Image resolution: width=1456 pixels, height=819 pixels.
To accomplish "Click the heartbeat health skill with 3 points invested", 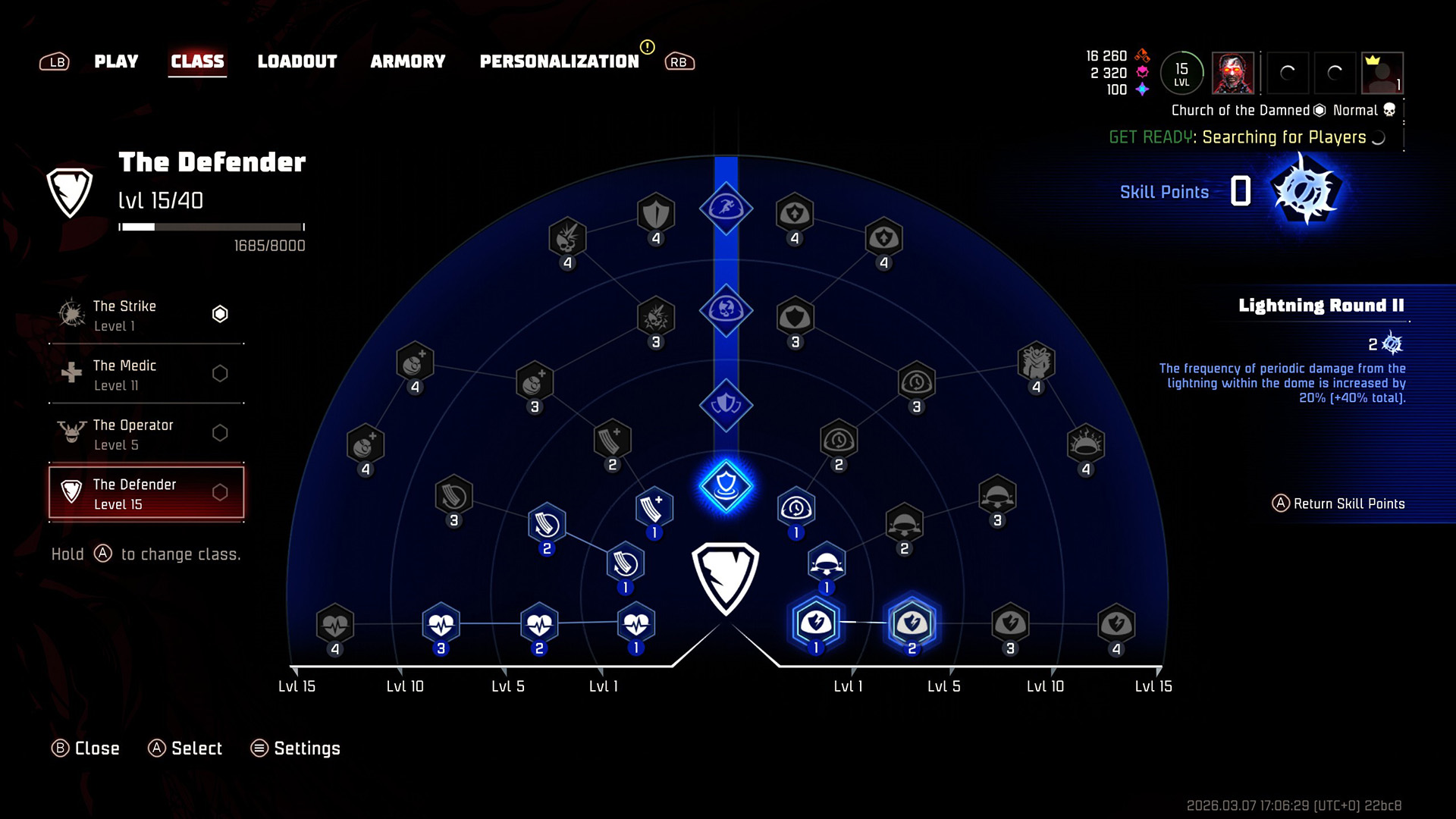I will click(x=440, y=626).
